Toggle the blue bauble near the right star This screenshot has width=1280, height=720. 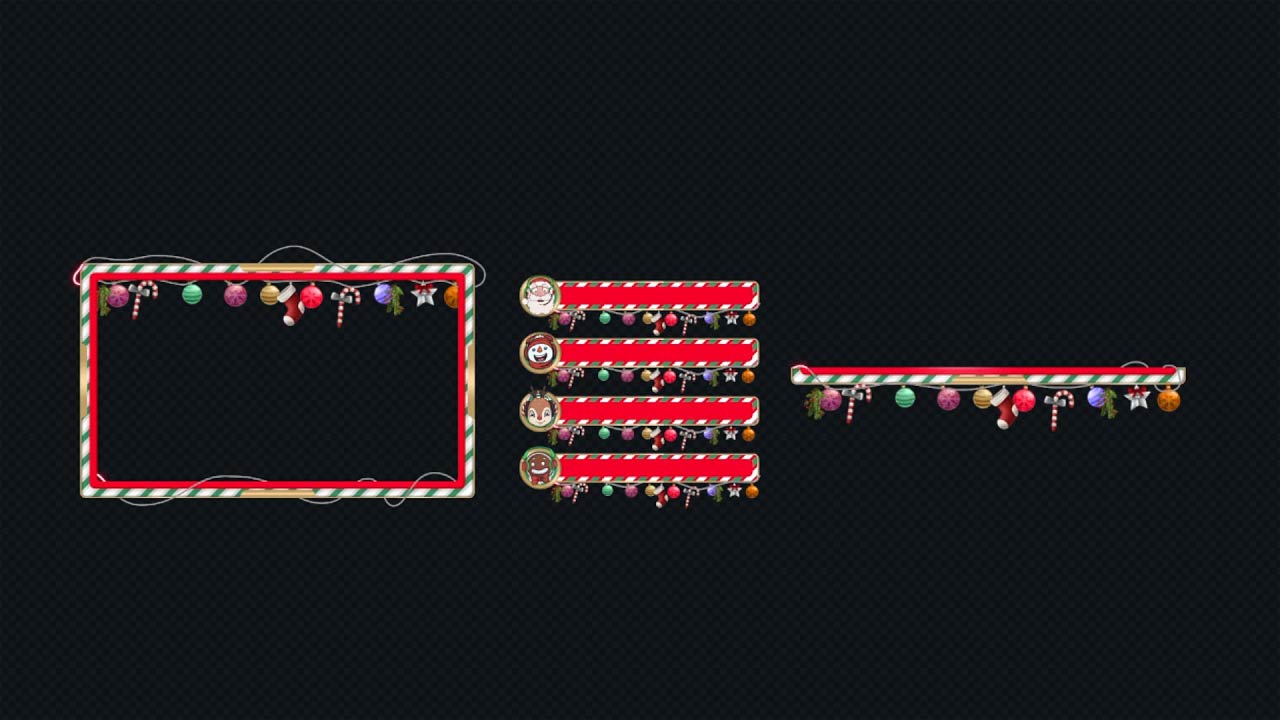point(1098,397)
